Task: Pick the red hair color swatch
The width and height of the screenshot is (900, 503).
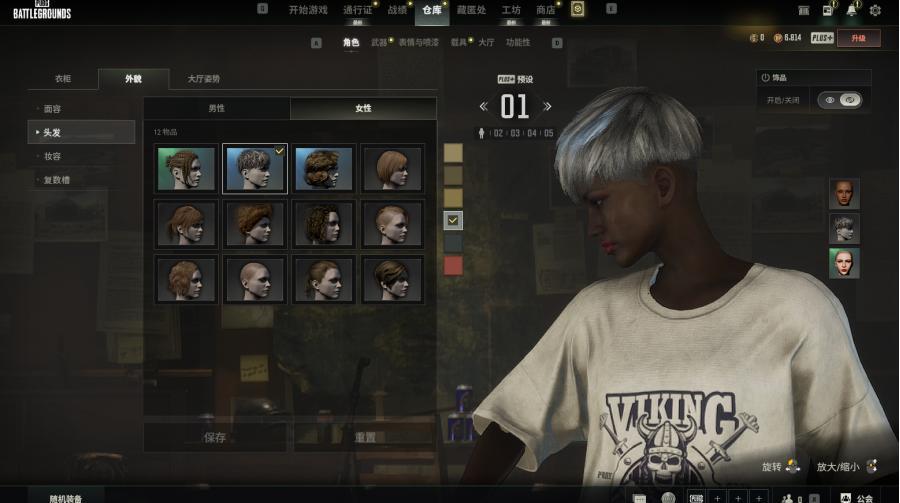Action: pyautogui.click(x=454, y=265)
